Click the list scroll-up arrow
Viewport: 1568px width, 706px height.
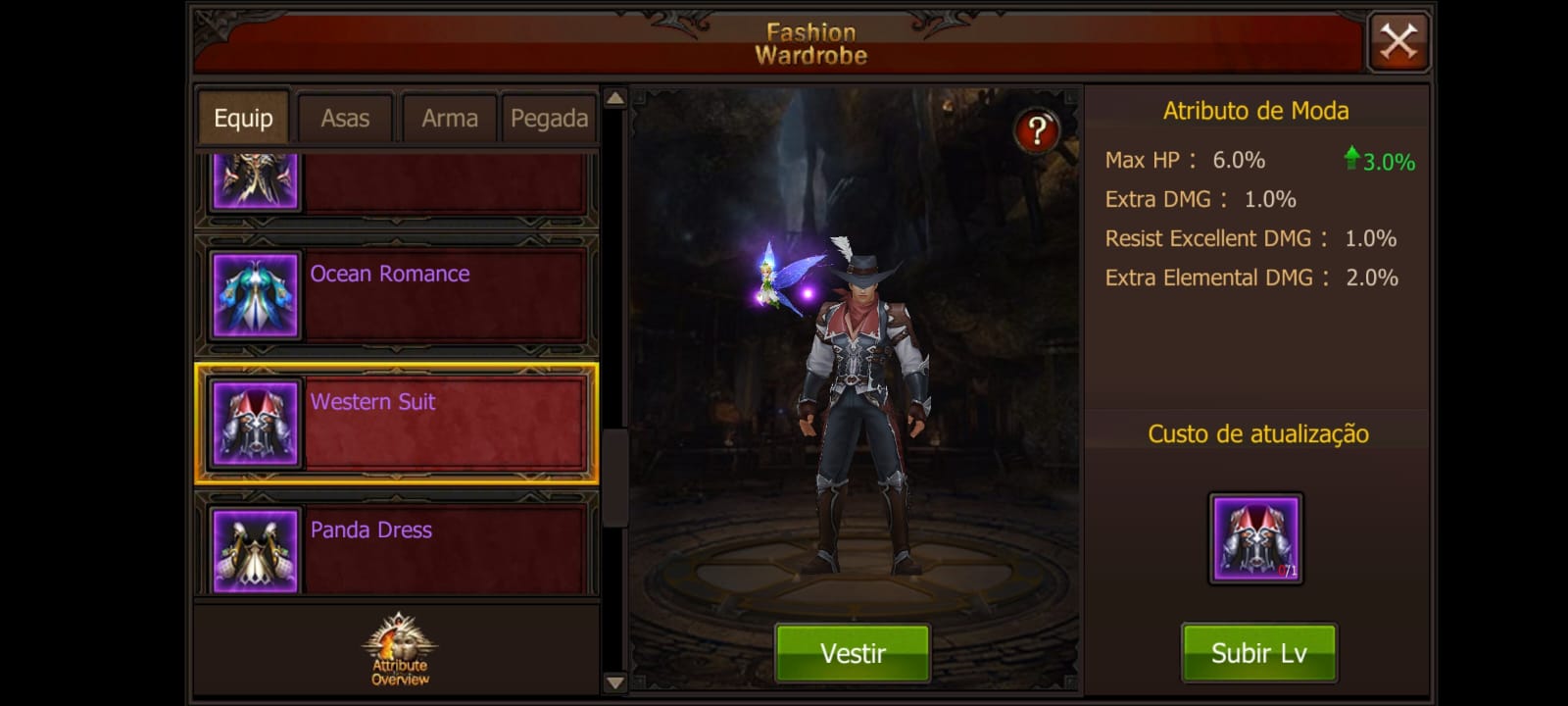[614, 98]
